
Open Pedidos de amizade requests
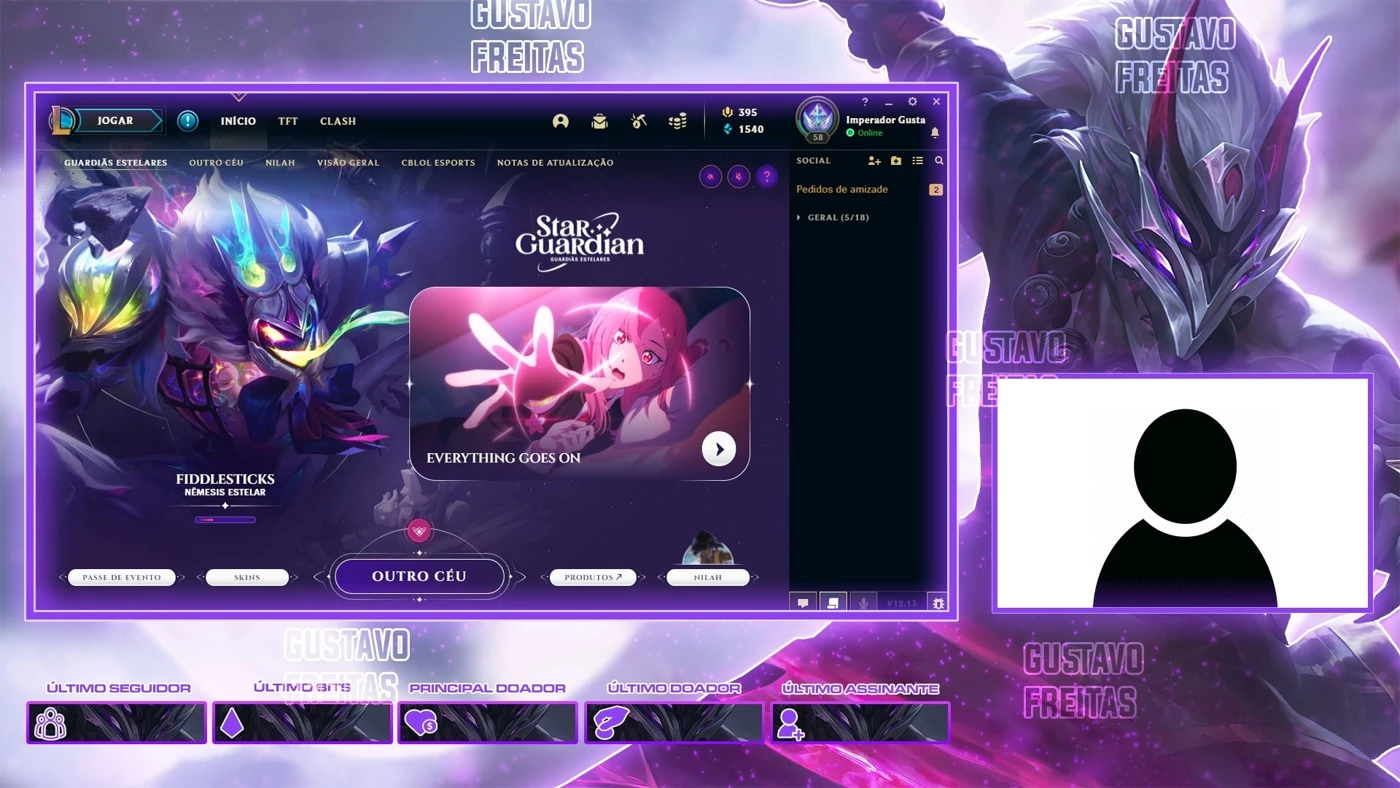841,189
